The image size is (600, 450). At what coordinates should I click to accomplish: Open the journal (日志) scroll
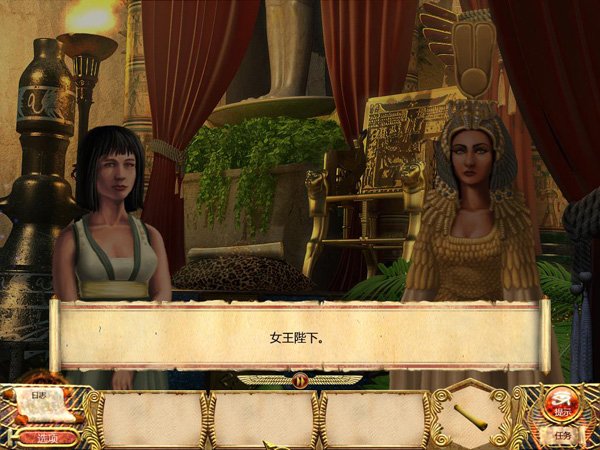point(40,404)
